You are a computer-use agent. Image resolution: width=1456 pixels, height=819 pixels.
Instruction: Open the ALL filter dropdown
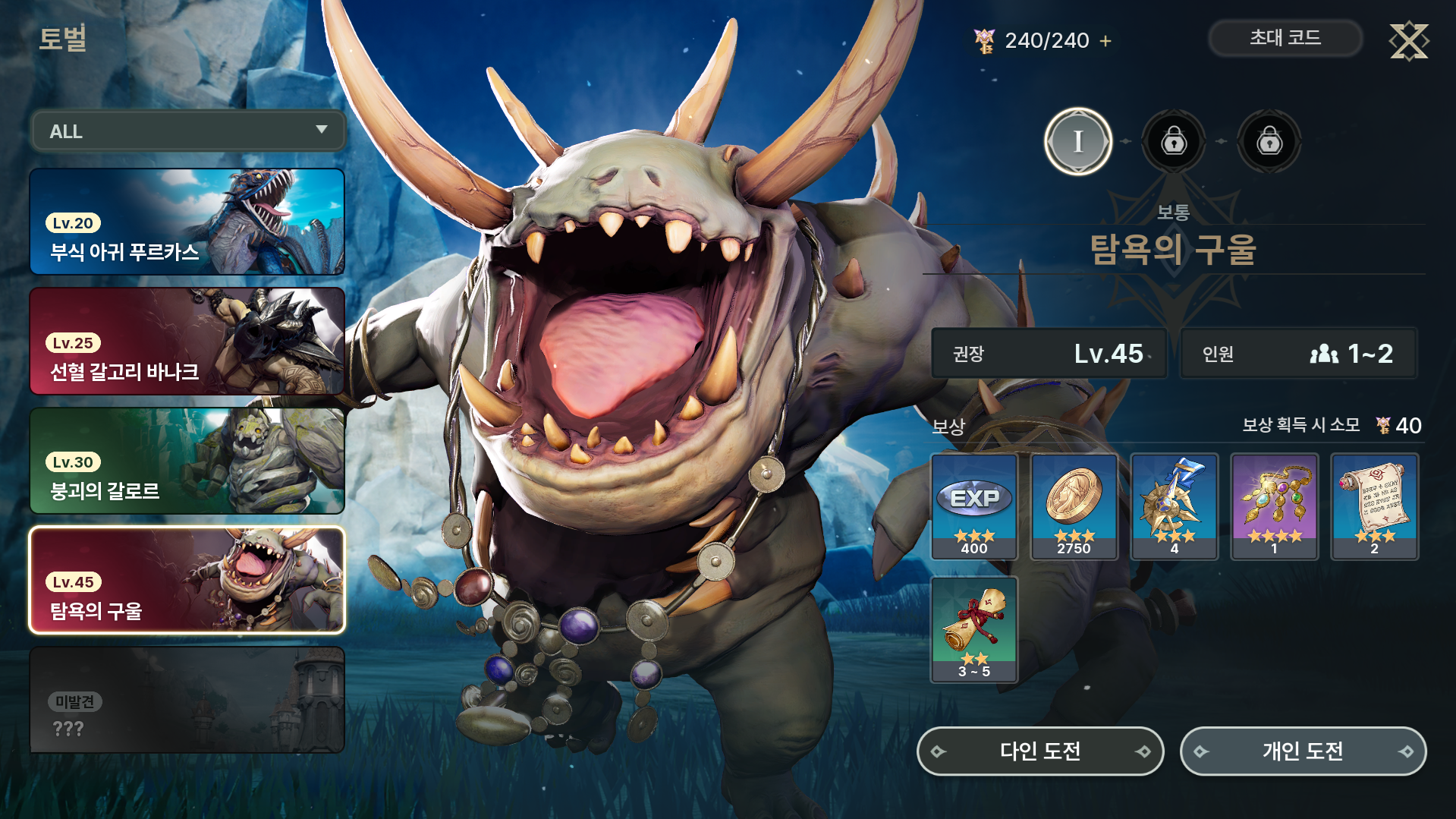(187, 131)
